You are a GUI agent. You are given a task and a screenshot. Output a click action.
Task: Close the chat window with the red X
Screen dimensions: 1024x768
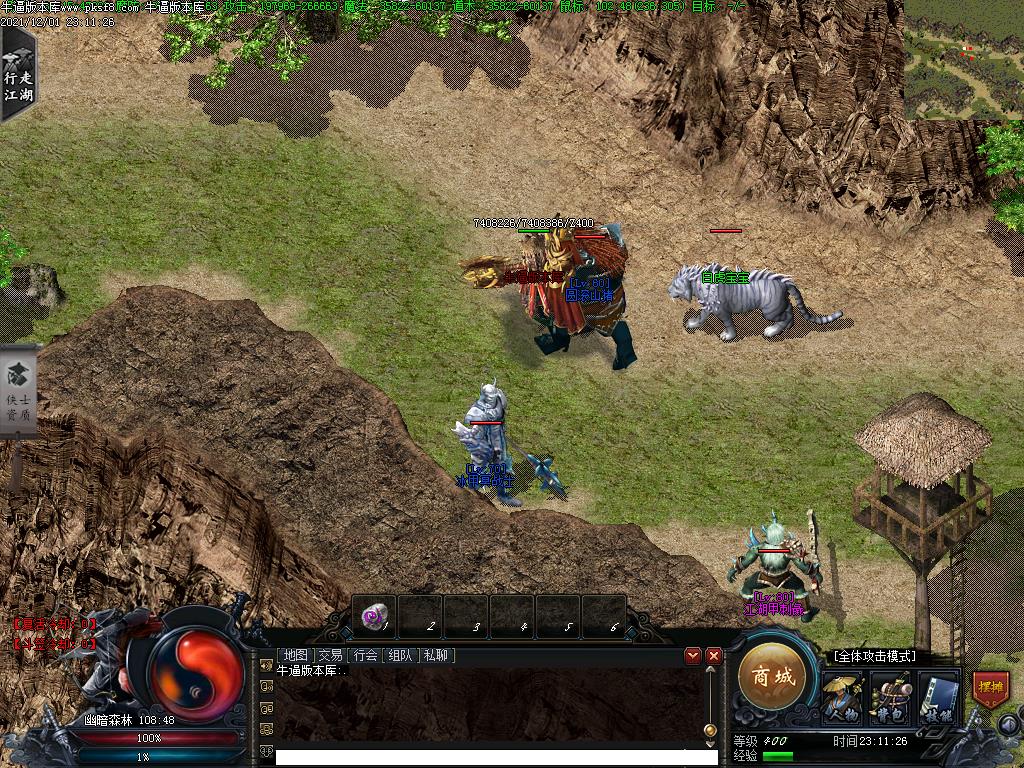pos(713,655)
